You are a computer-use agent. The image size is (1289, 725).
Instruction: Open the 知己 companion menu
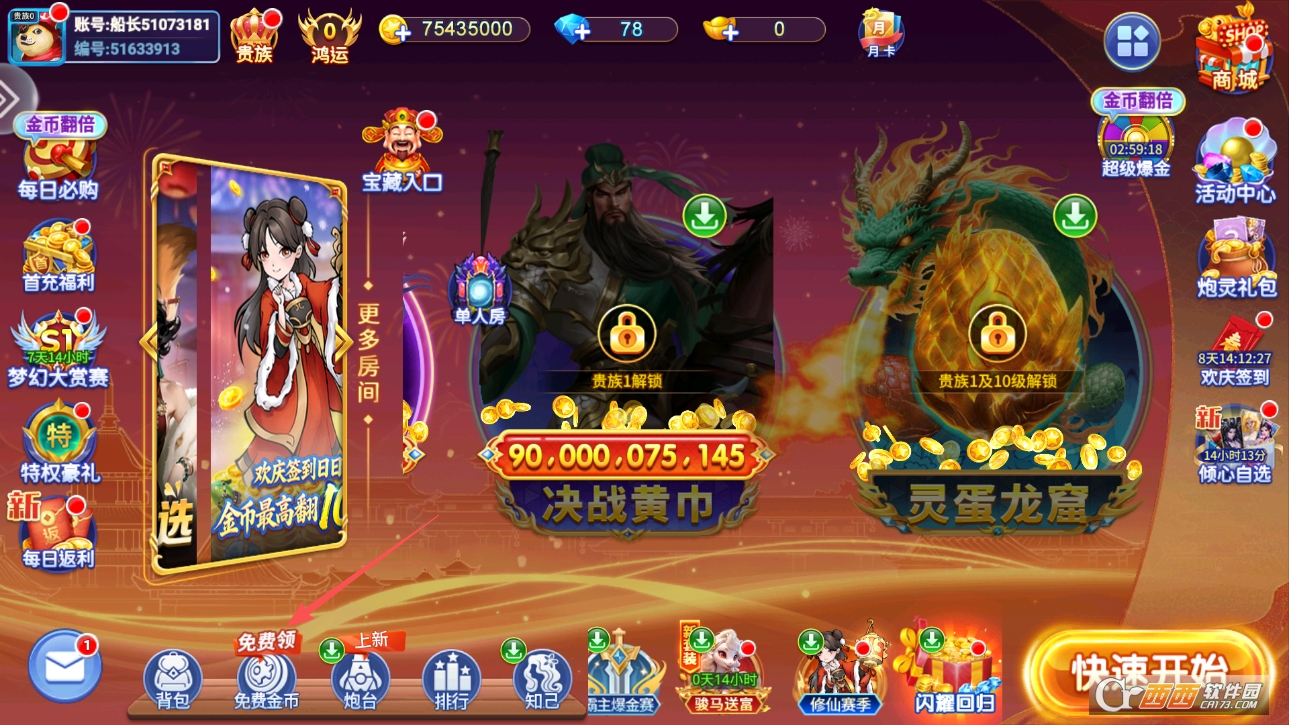tap(542, 679)
